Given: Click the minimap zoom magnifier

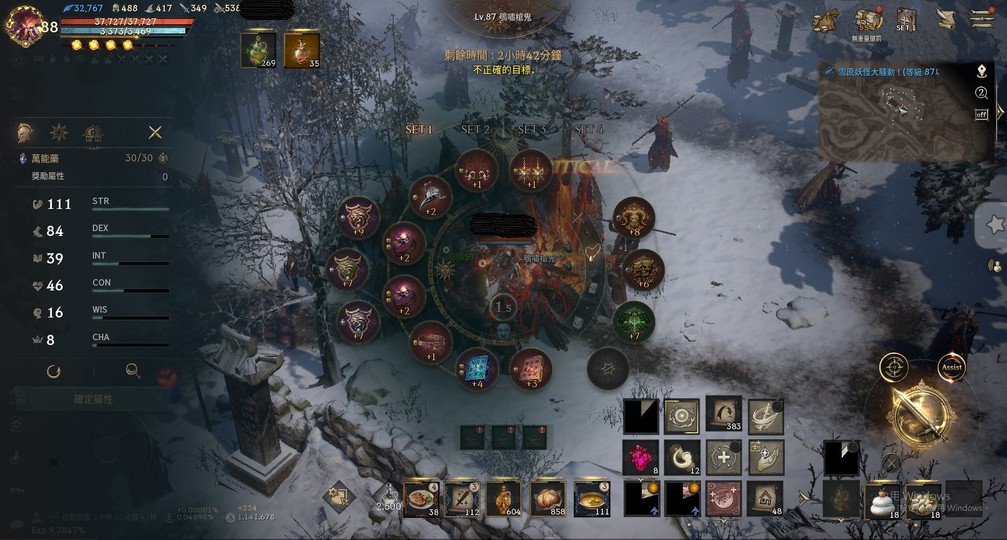Looking at the screenshot, I should click(x=981, y=93).
